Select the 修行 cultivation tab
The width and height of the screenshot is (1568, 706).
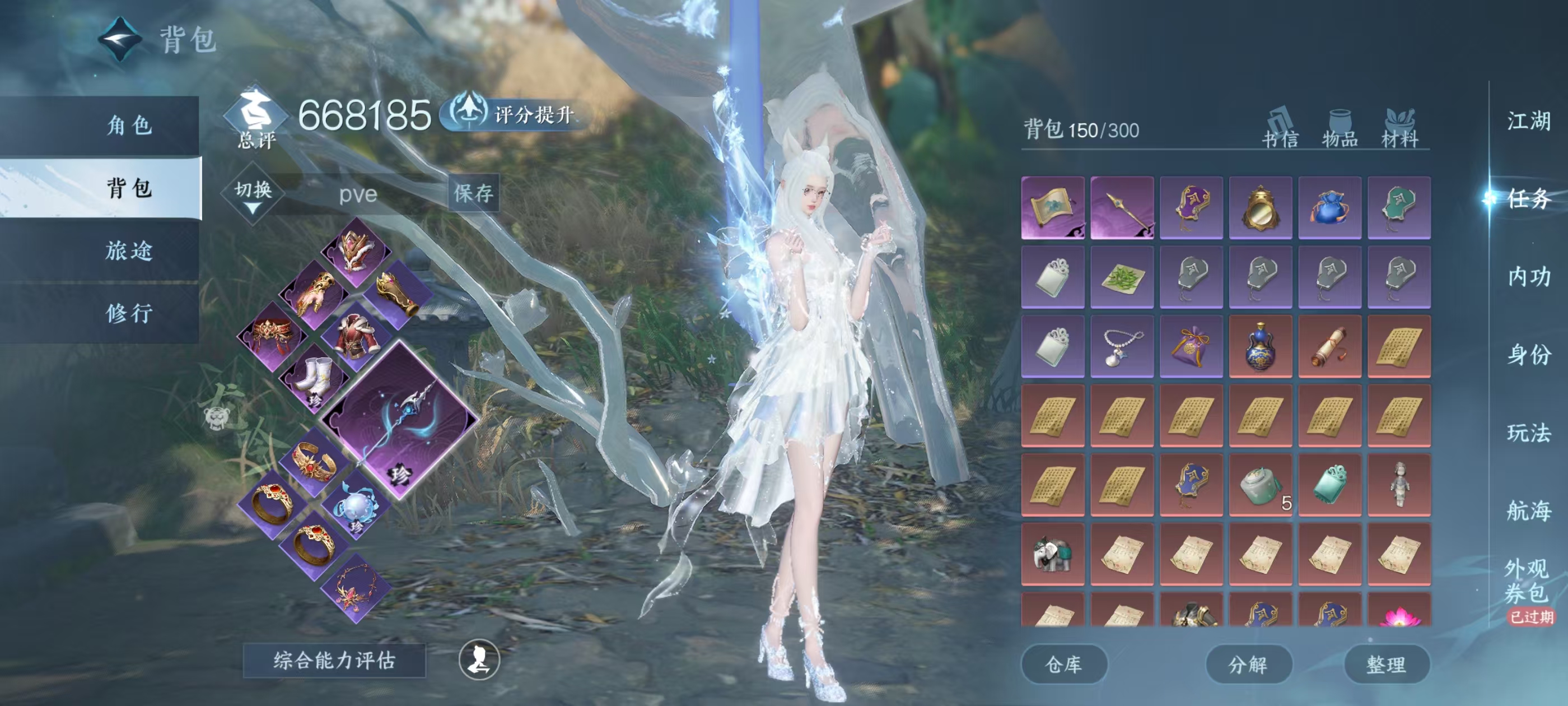tap(129, 313)
